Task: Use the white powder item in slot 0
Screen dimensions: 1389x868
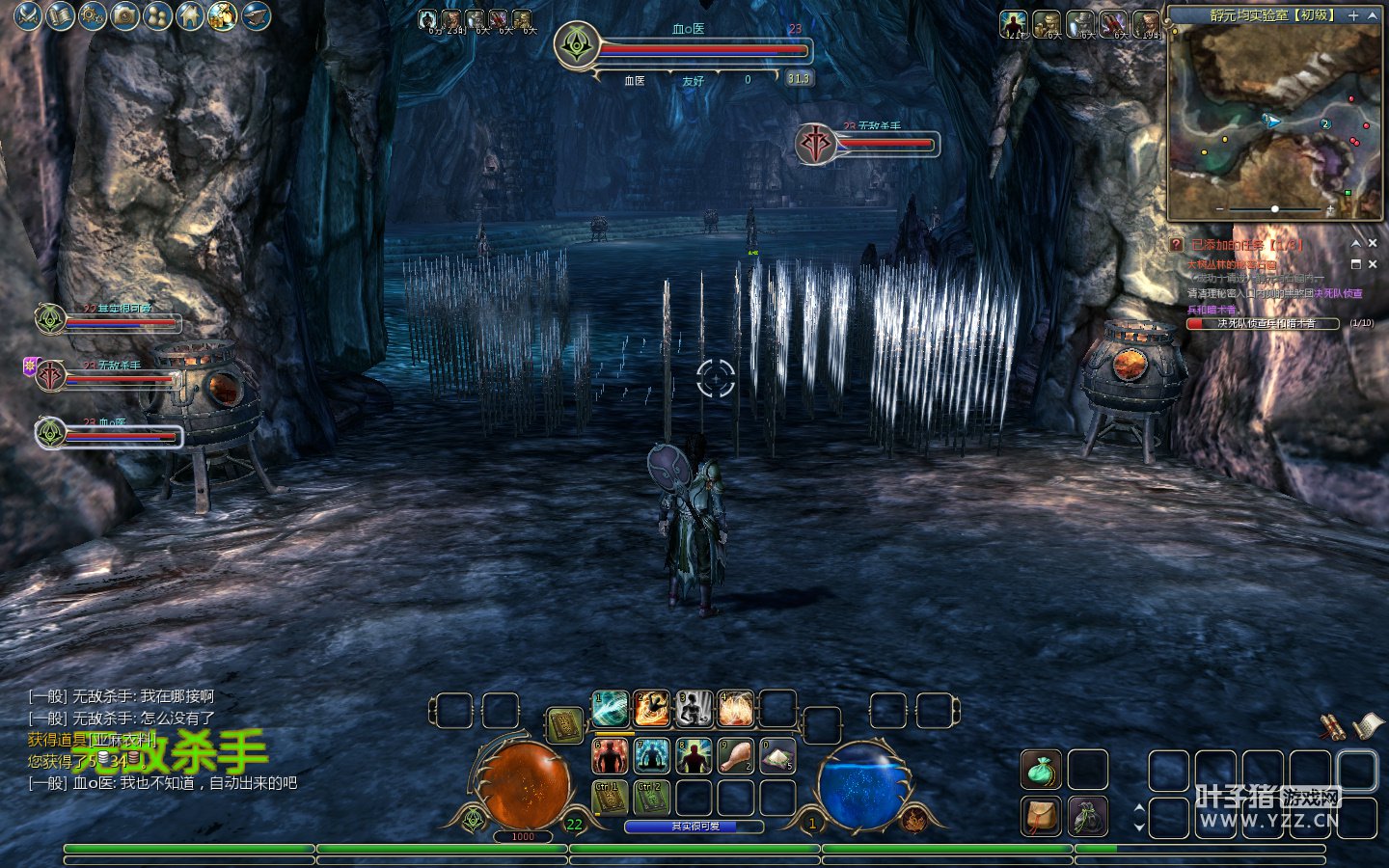Action: (x=777, y=756)
